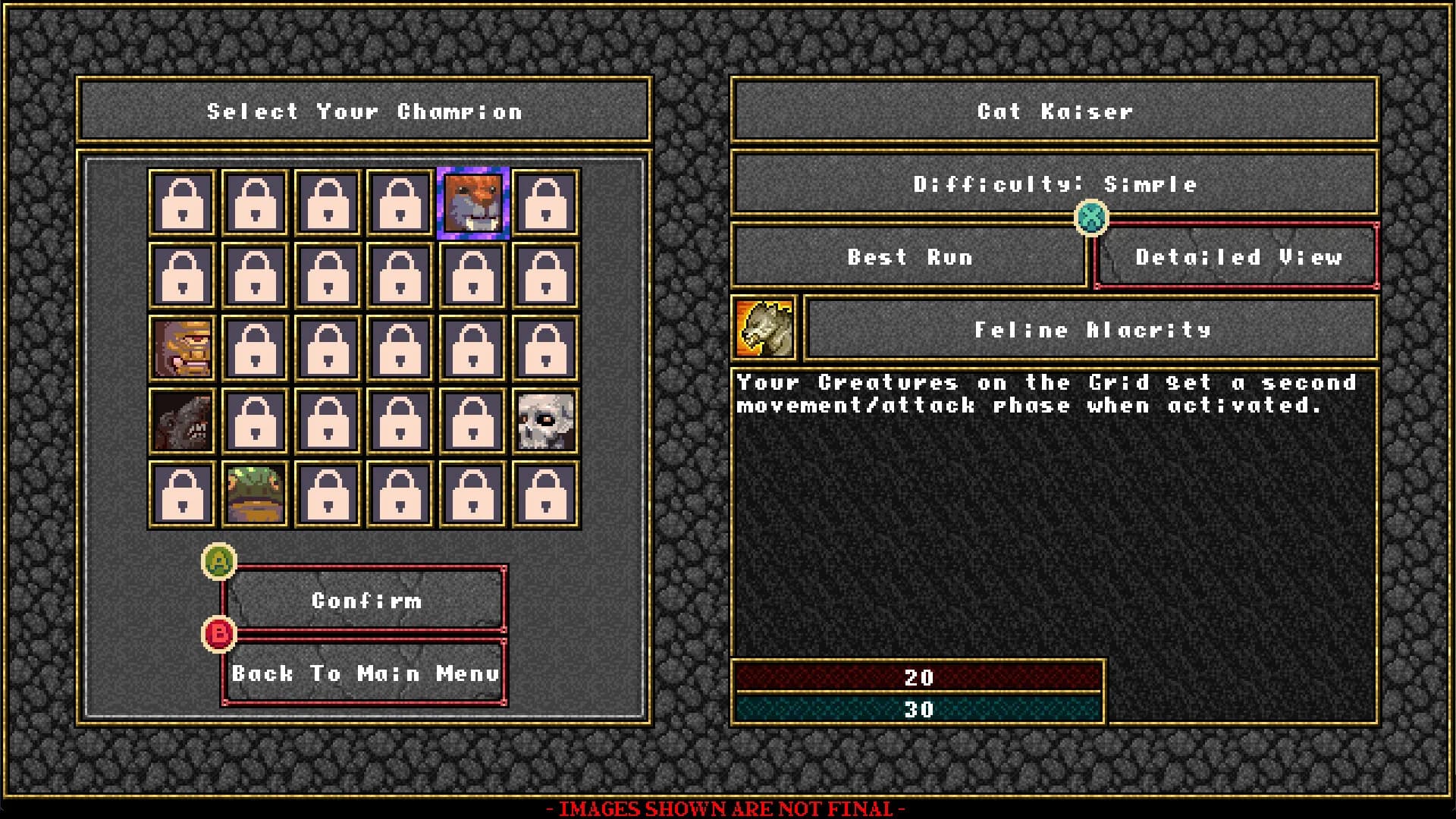Select the gorilla champion portrait

tap(181, 348)
